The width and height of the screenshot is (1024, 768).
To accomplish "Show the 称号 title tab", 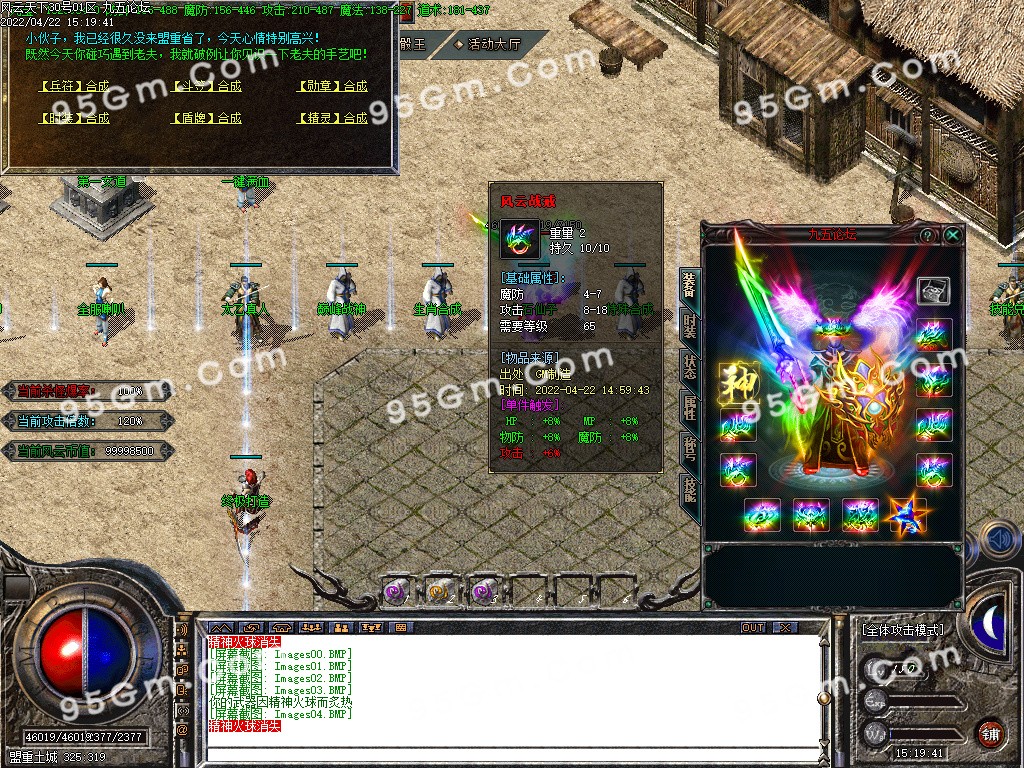I will point(690,447).
